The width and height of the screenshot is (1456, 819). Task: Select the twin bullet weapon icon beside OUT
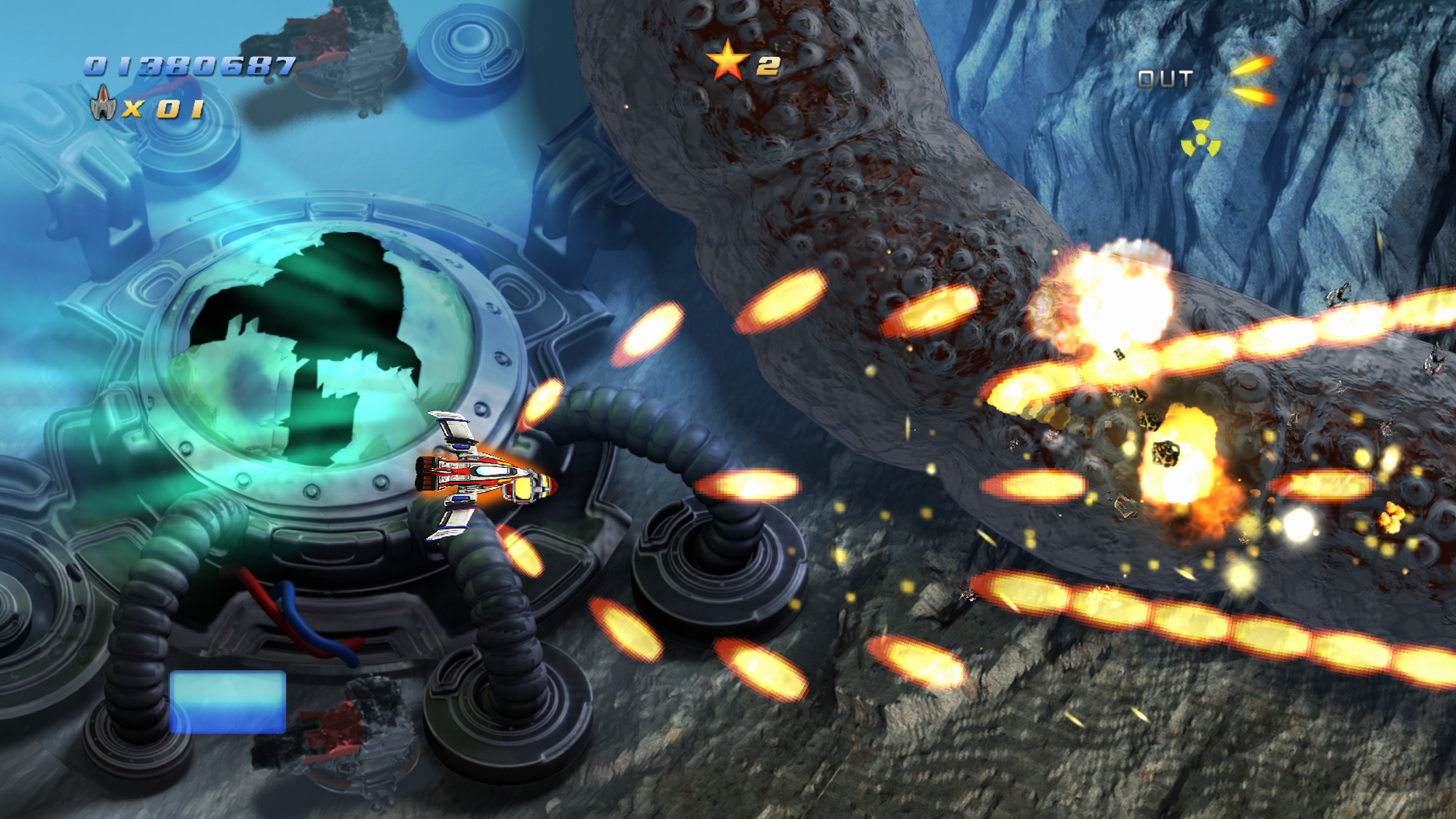[1251, 80]
